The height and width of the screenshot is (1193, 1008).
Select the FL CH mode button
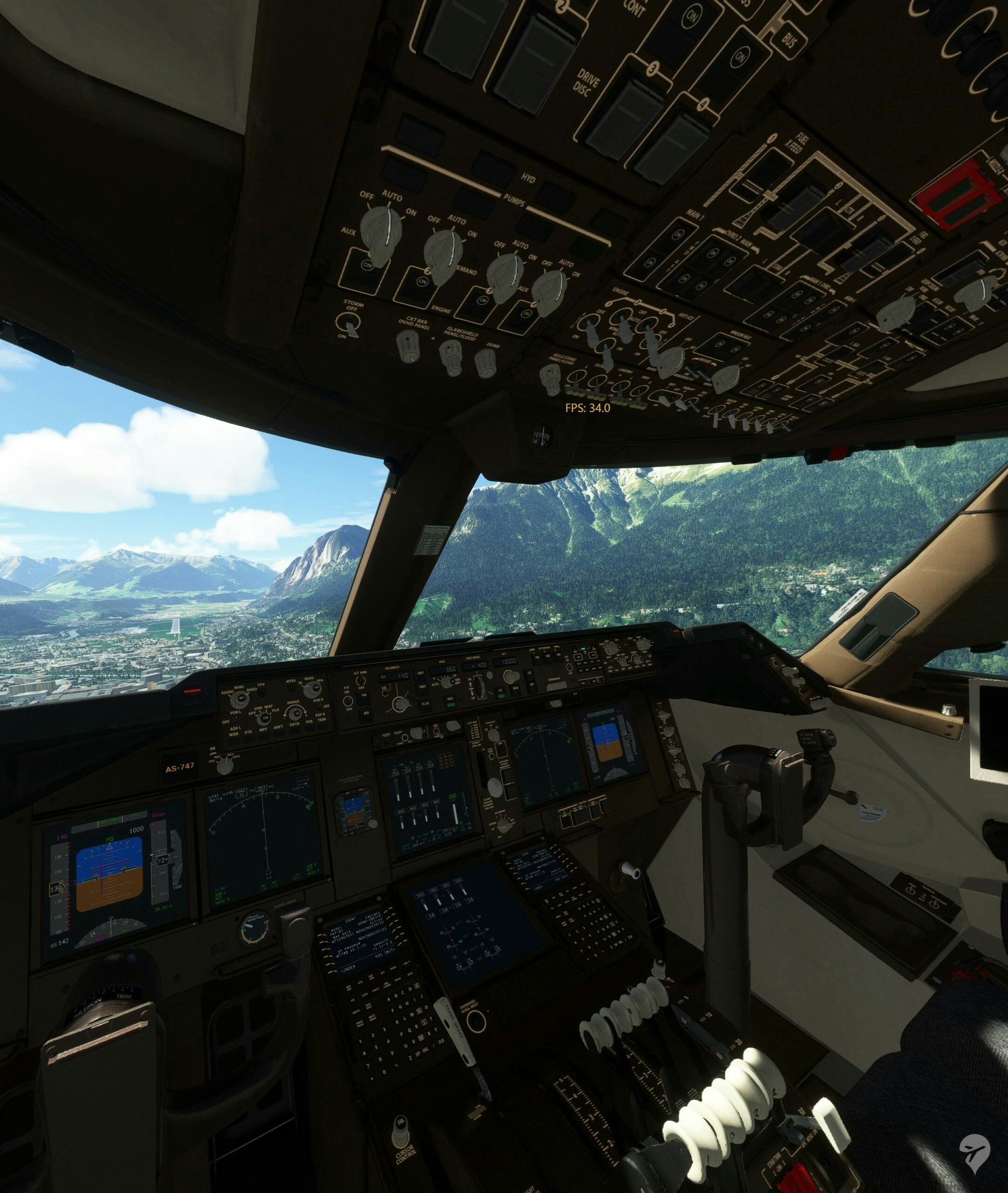(426, 705)
